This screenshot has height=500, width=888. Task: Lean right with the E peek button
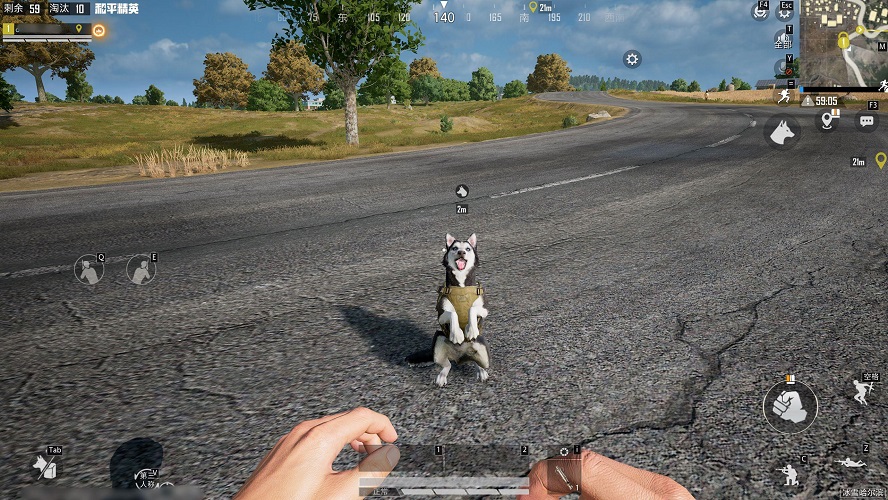[x=141, y=268]
